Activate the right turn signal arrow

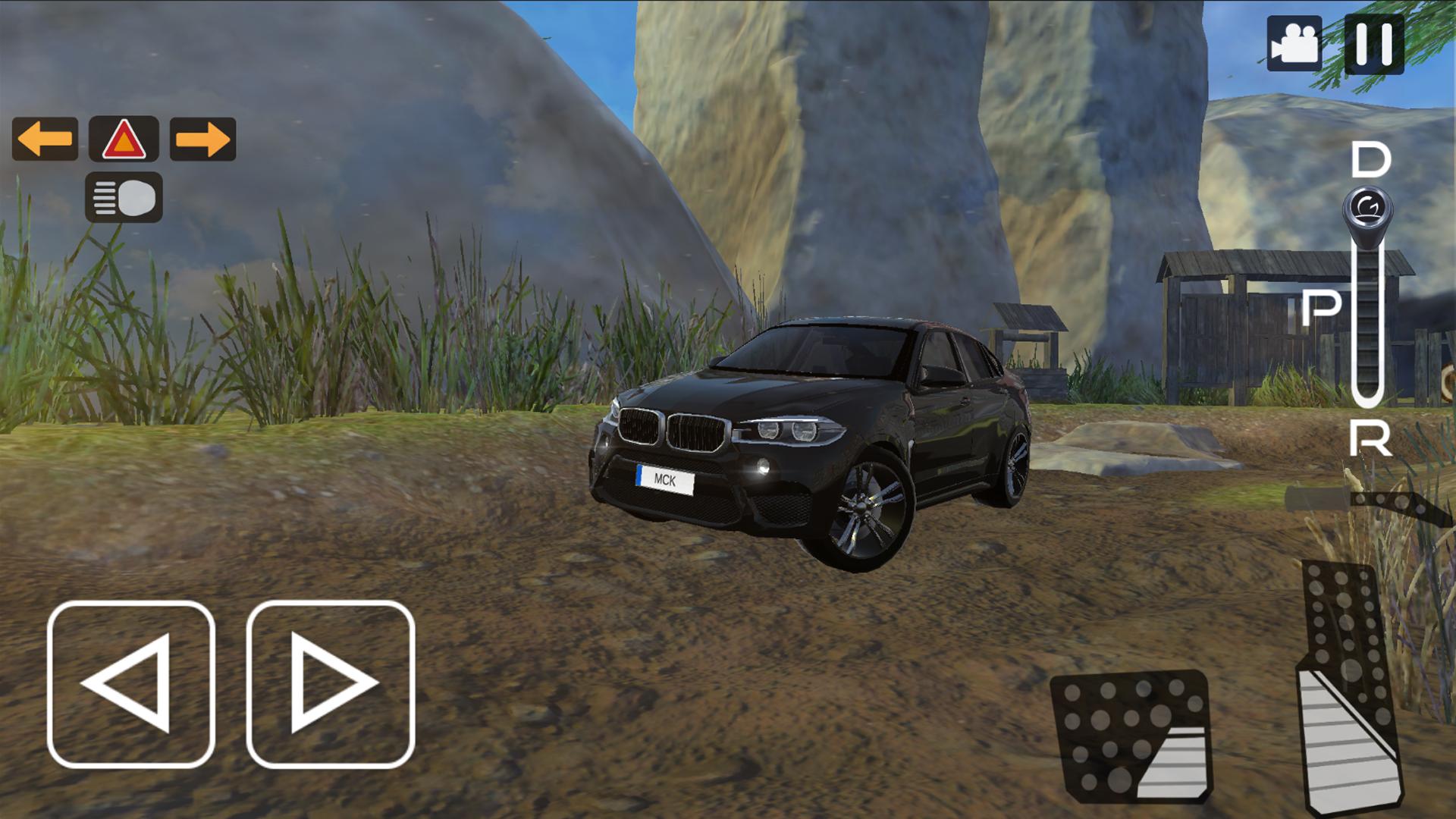[202, 139]
